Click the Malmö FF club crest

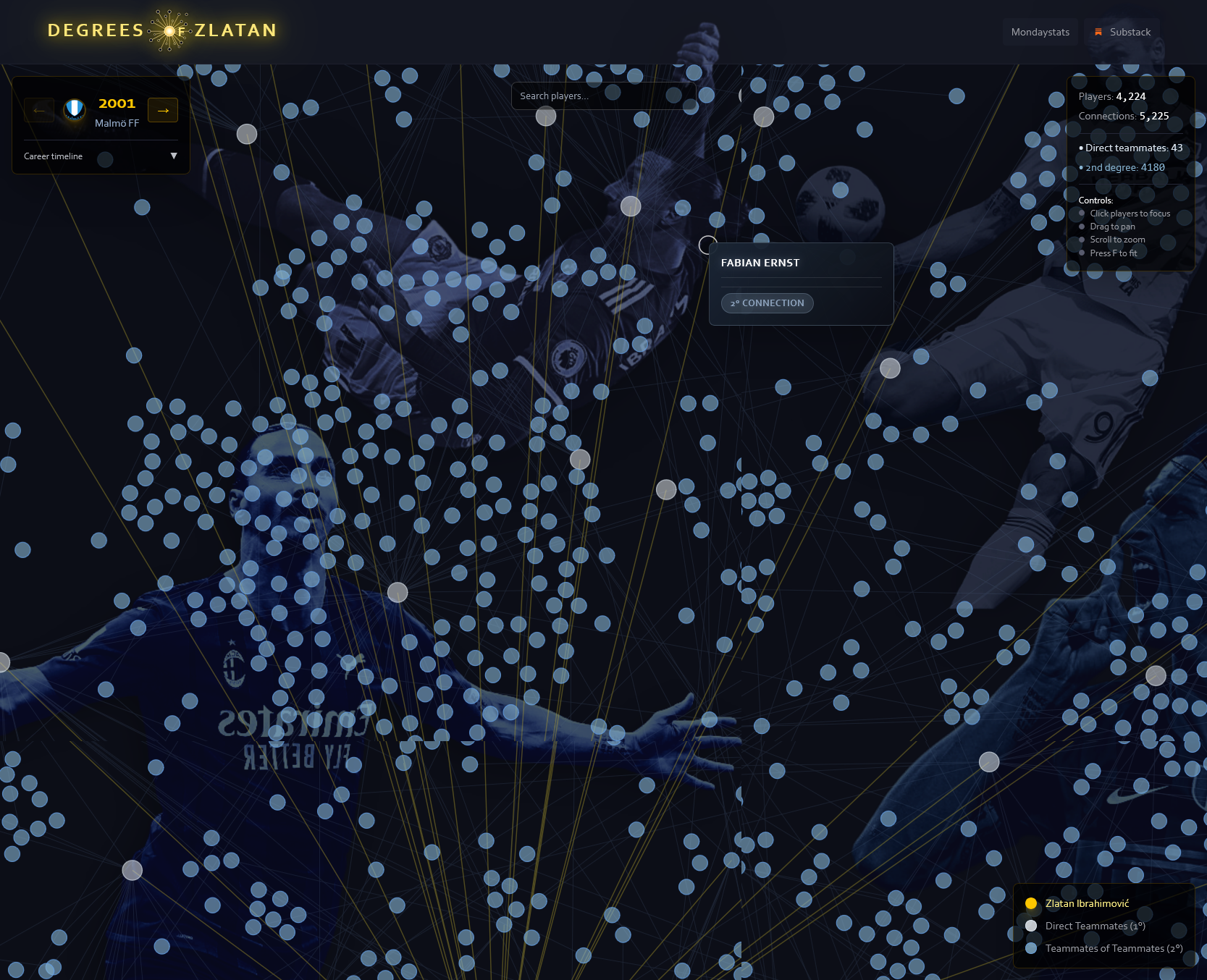pyautogui.click(x=74, y=110)
